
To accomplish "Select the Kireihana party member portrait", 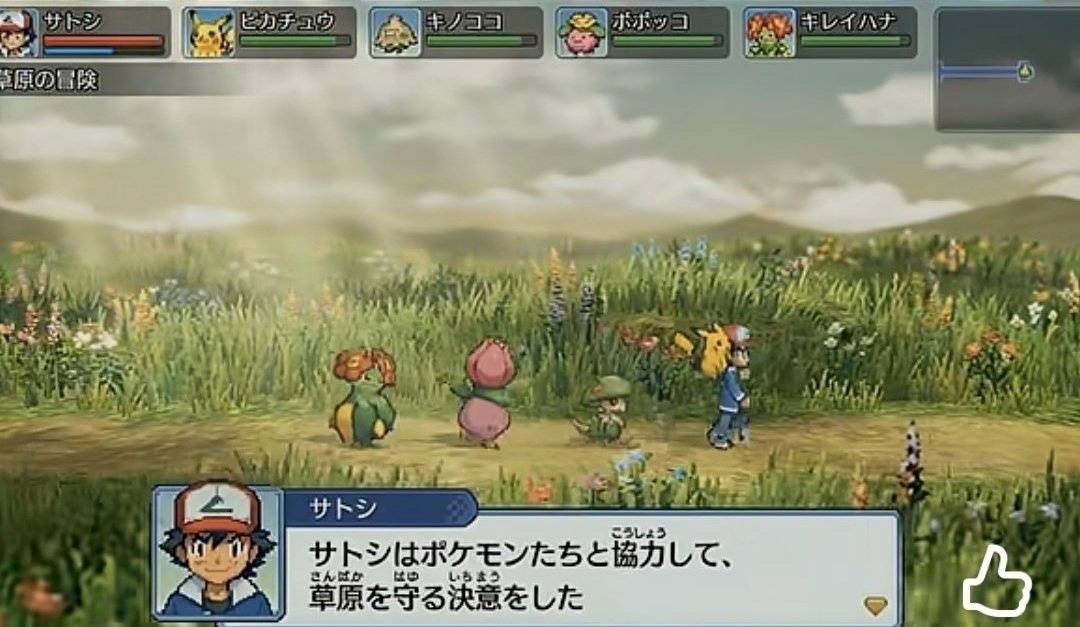I will (770, 33).
